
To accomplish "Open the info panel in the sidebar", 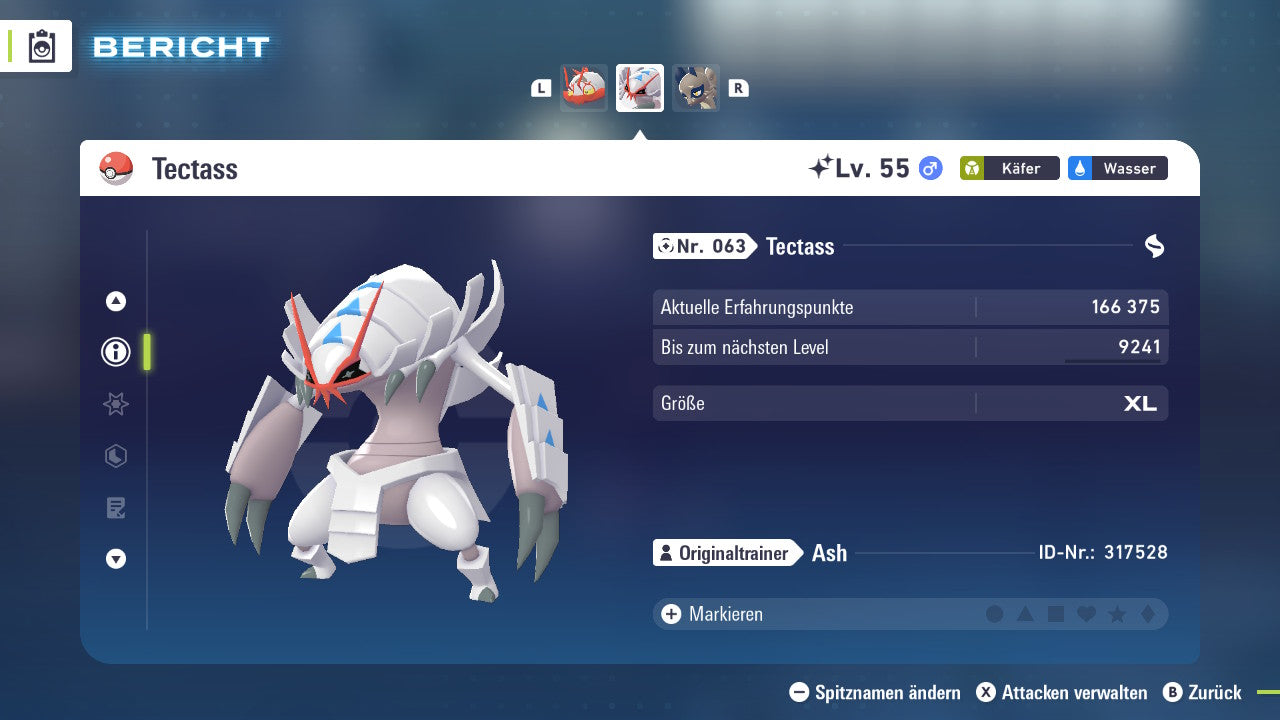I will pos(115,352).
